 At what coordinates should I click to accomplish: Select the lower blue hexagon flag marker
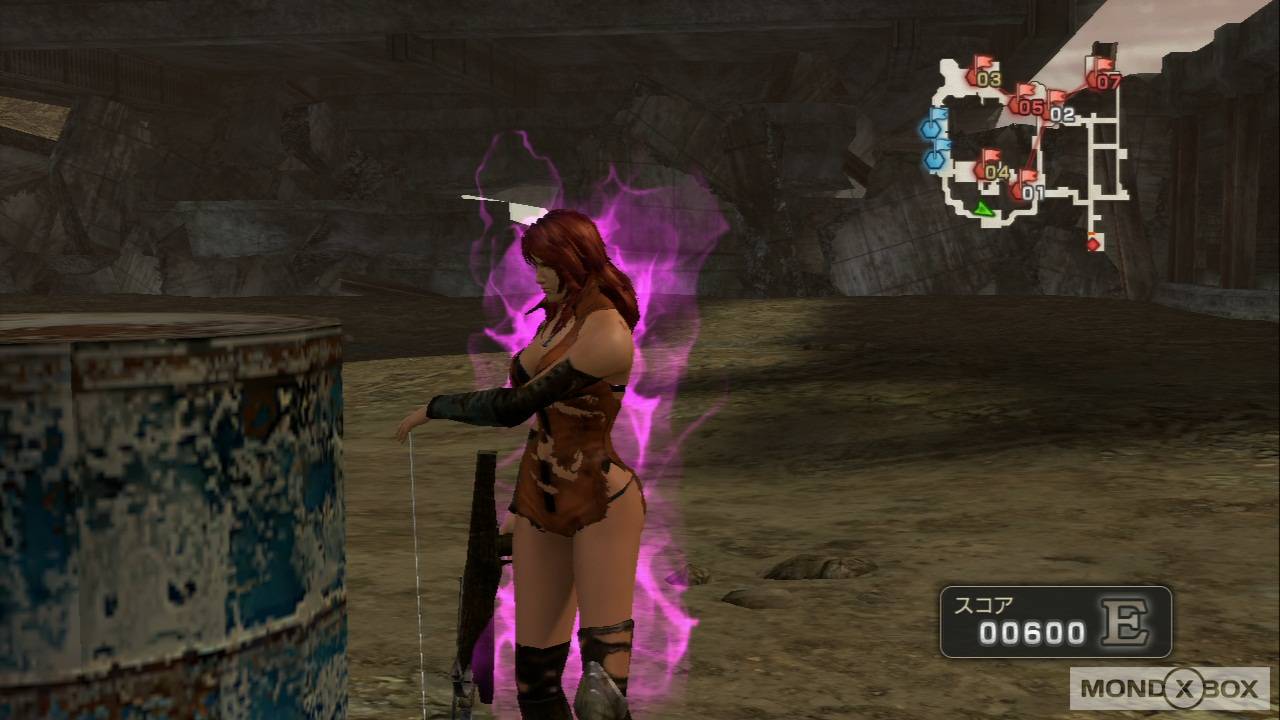pyautogui.click(x=936, y=156)
